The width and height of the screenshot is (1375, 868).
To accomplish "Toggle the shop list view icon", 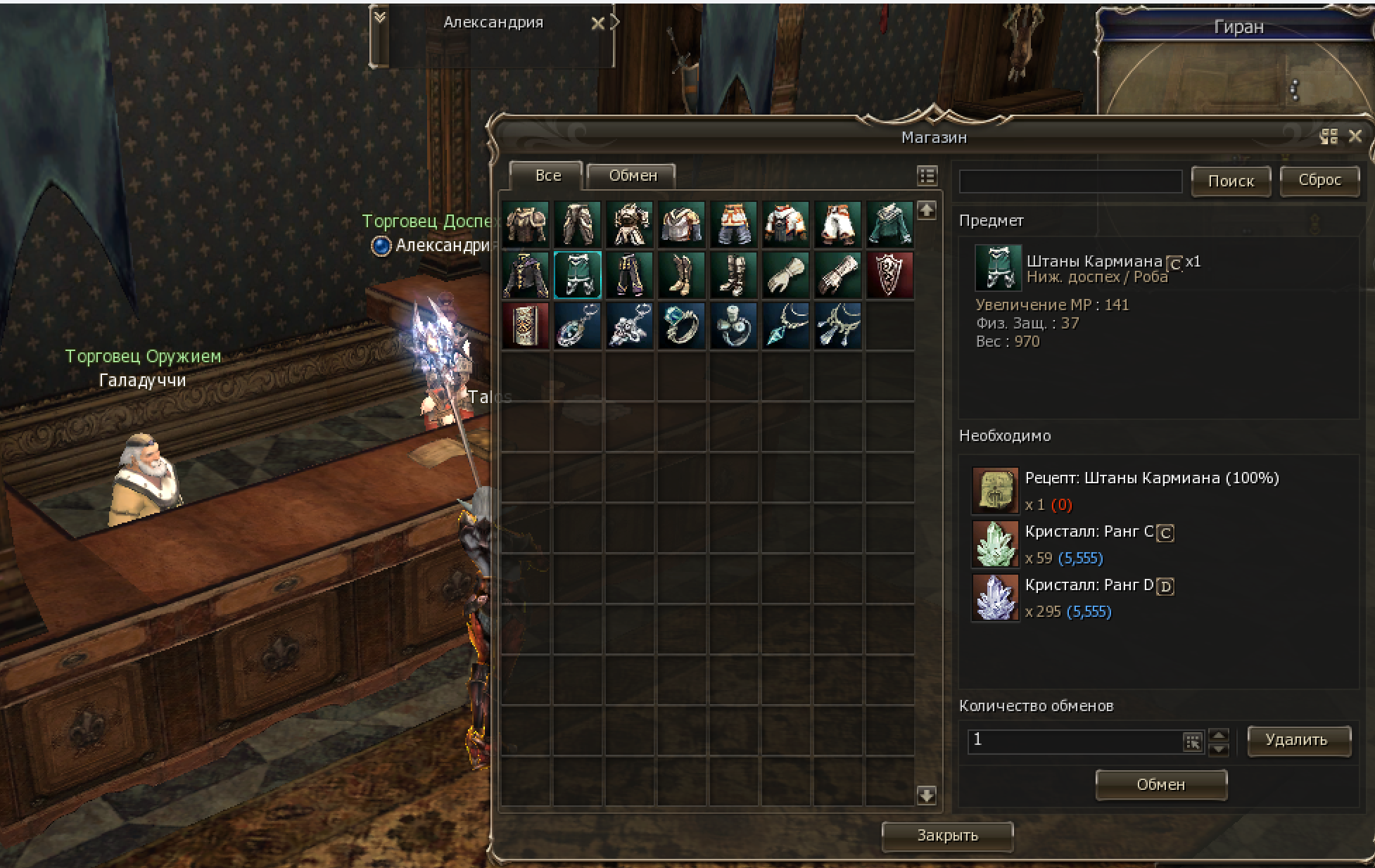I will pos(927,176).
